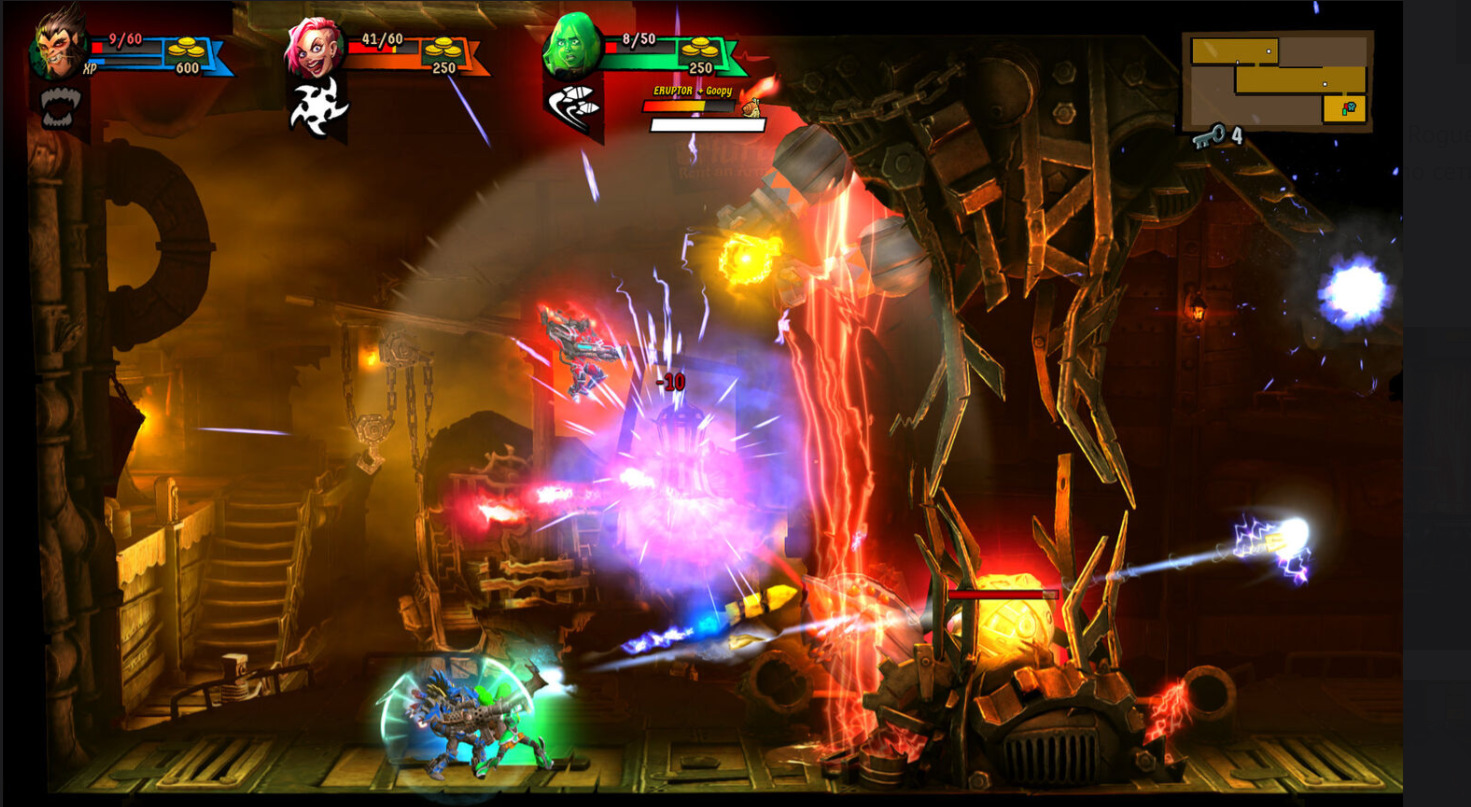Select the green-haired player portrait
Image resolution: width=1471 pixels, height=807 pixels.
[572, 47]
